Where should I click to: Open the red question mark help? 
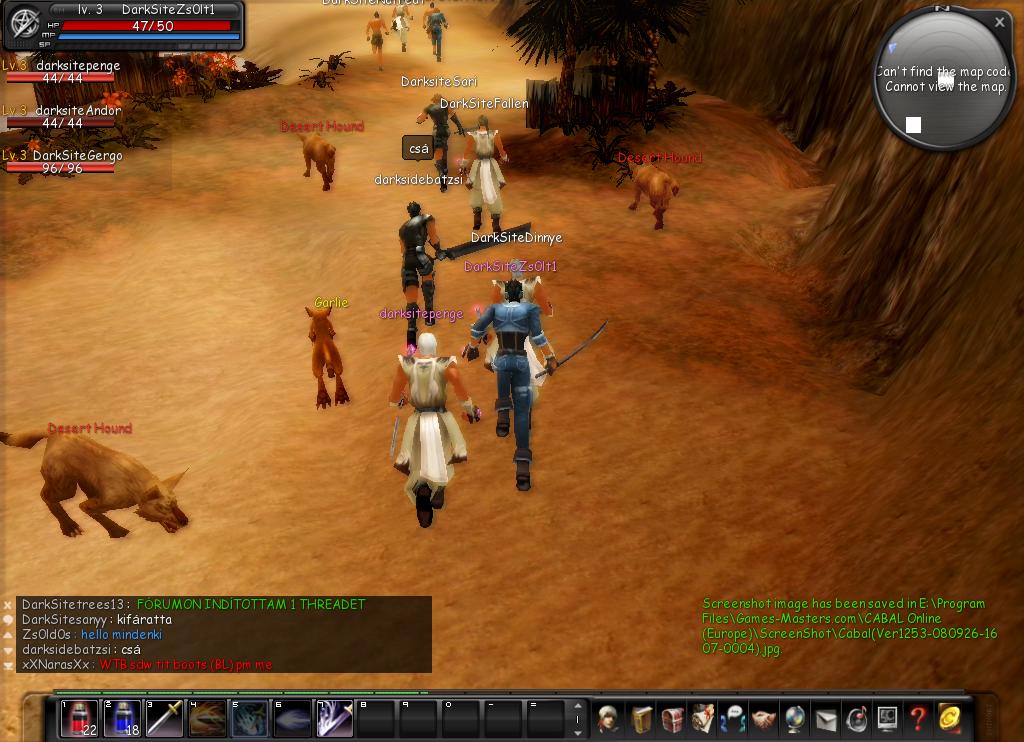tap(918, 718)
